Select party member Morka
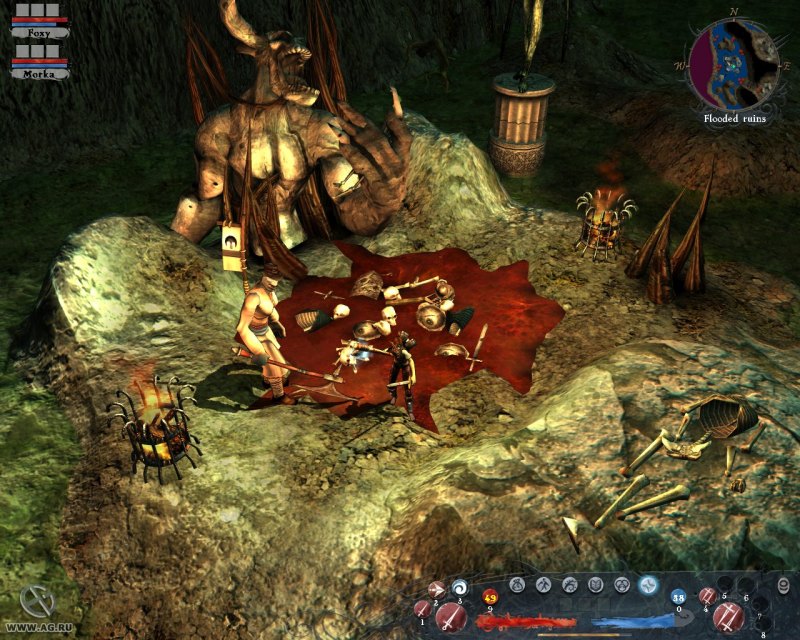 pyautogui.click(x=41, y=72)
